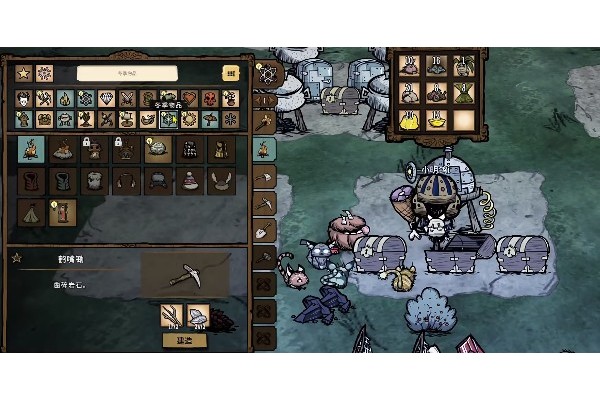Open the favorites star filter
Screen dimensions: 600x400
24,73
